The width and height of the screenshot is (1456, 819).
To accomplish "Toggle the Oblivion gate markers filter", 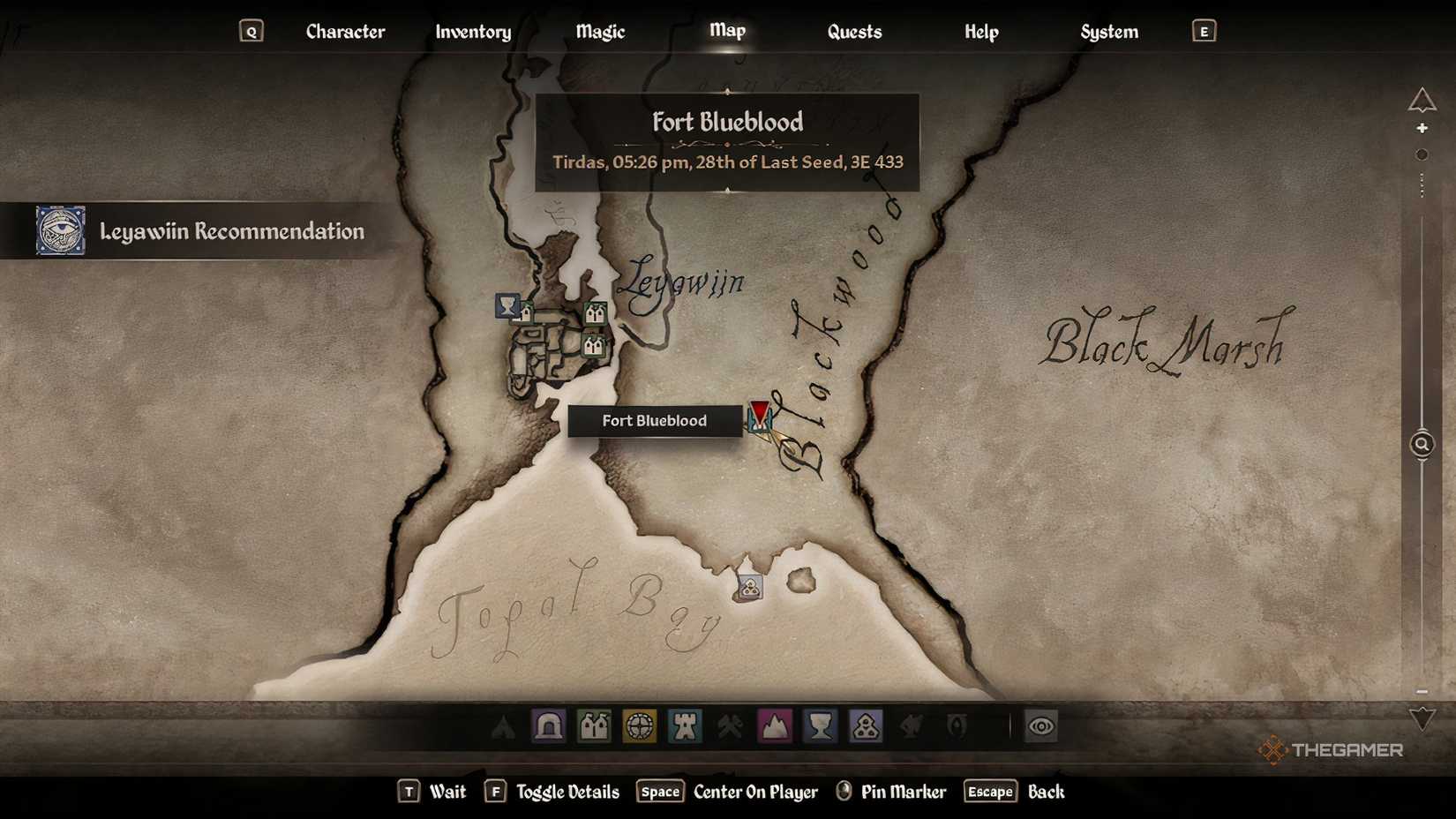I will click(957, 726).
